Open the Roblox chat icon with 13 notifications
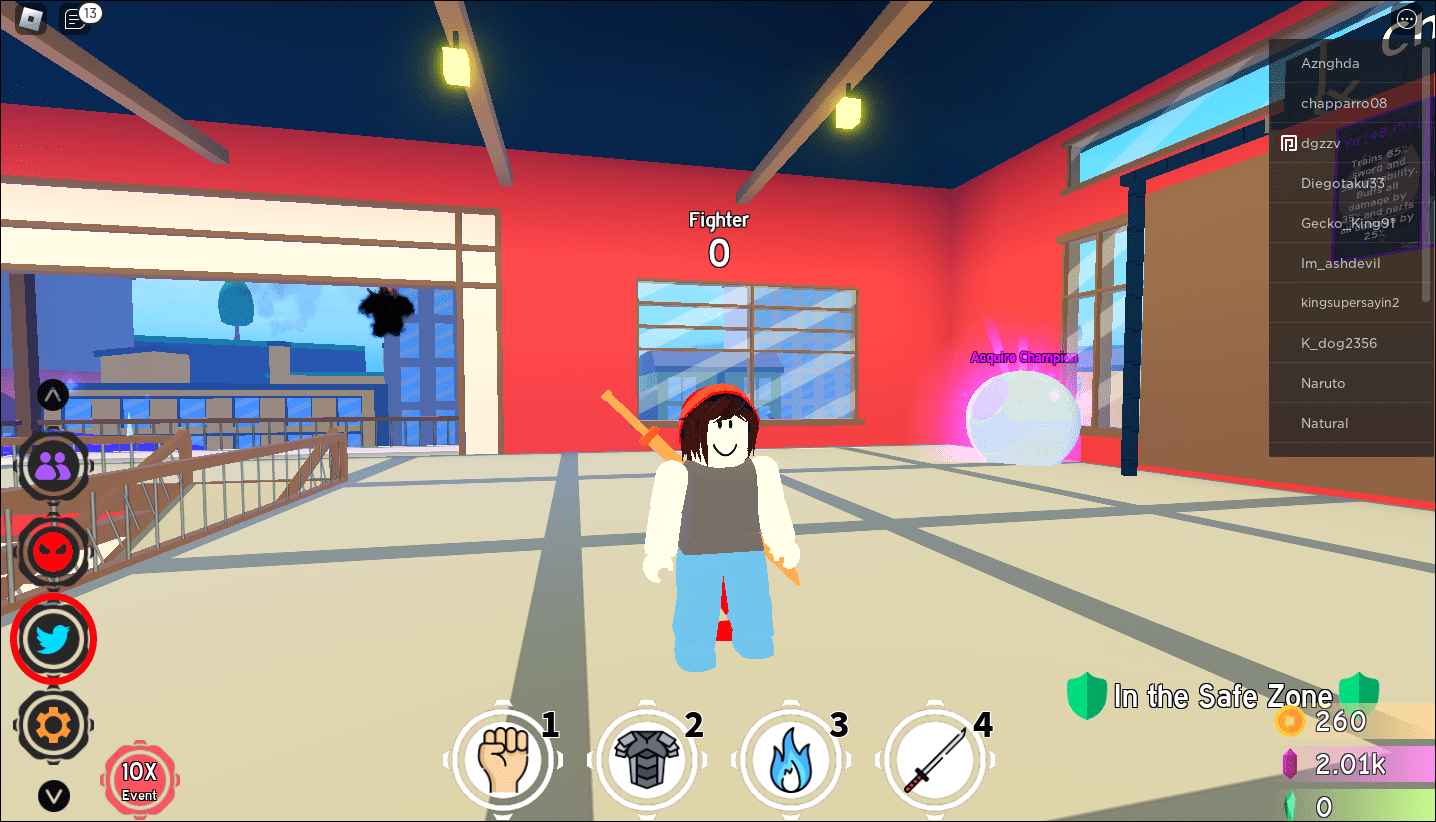 pos(76,19)
